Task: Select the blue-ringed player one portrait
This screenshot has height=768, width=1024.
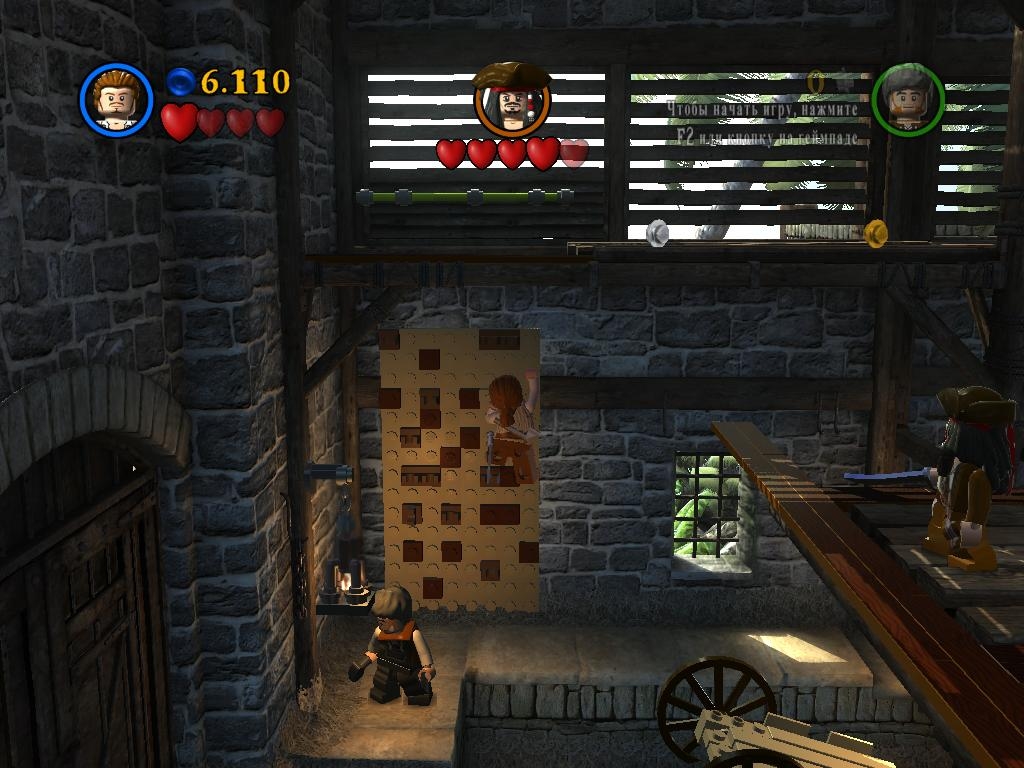Action: tap(116, 99)
